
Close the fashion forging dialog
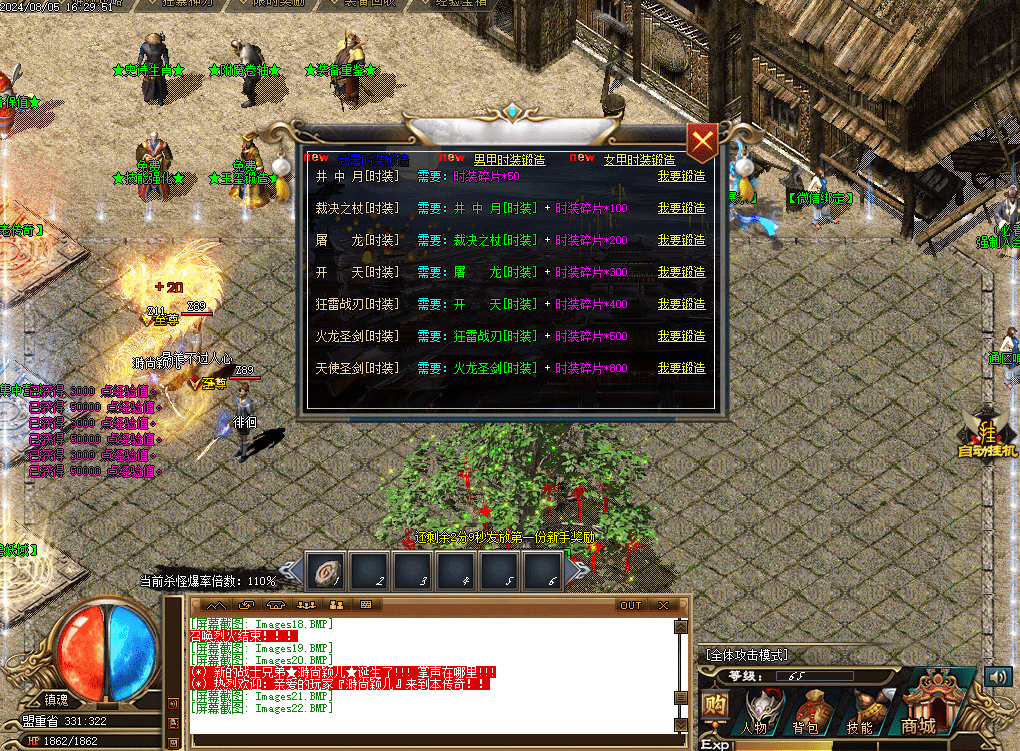click(x=703, y=143)
